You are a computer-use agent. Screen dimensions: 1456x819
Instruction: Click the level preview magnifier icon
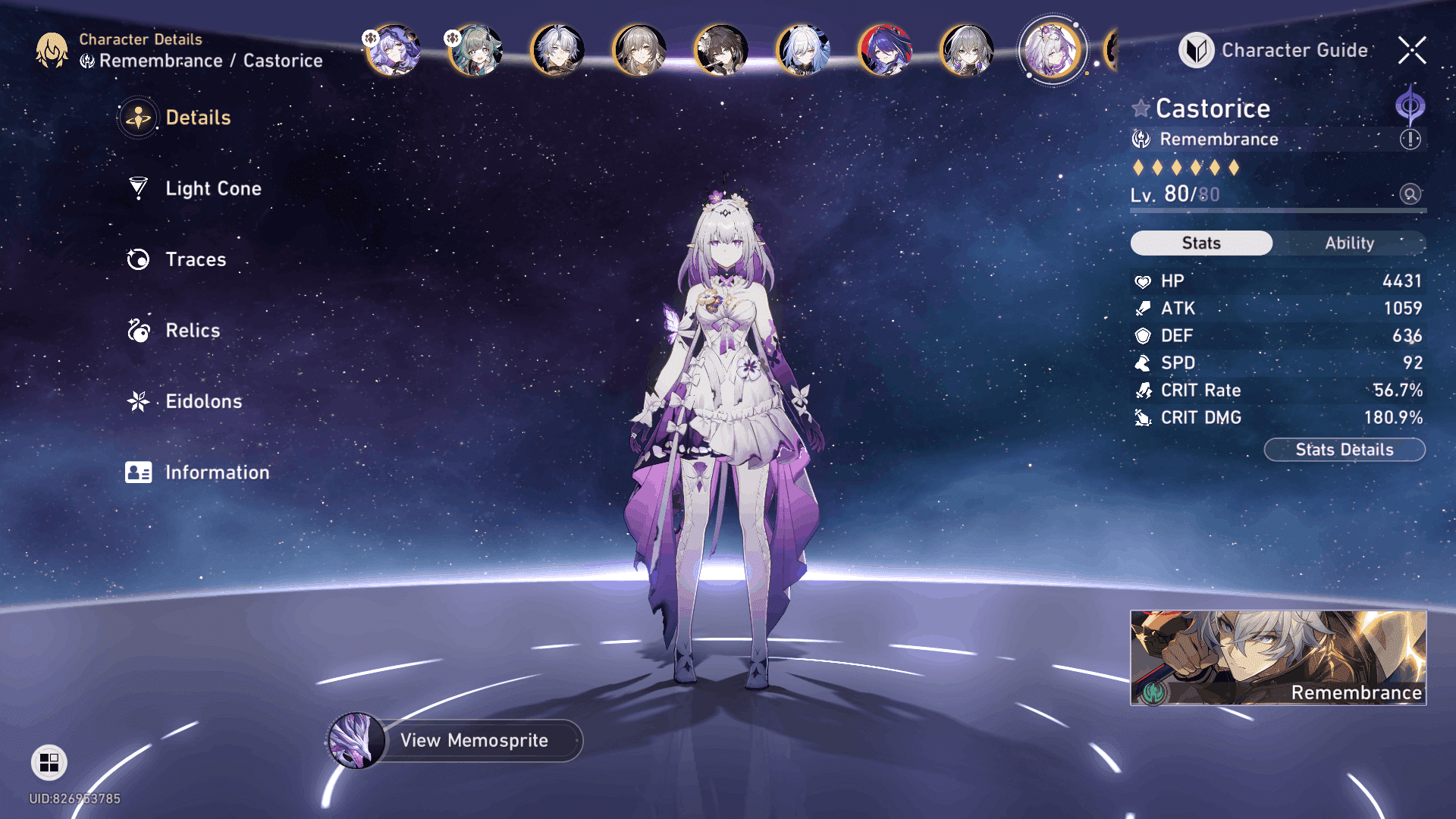pos(1410,194)
